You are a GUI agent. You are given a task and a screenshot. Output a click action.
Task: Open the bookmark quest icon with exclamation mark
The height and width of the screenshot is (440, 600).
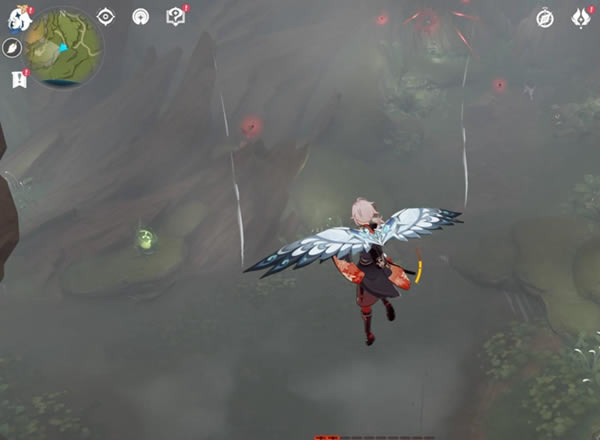tap(18, 79)
